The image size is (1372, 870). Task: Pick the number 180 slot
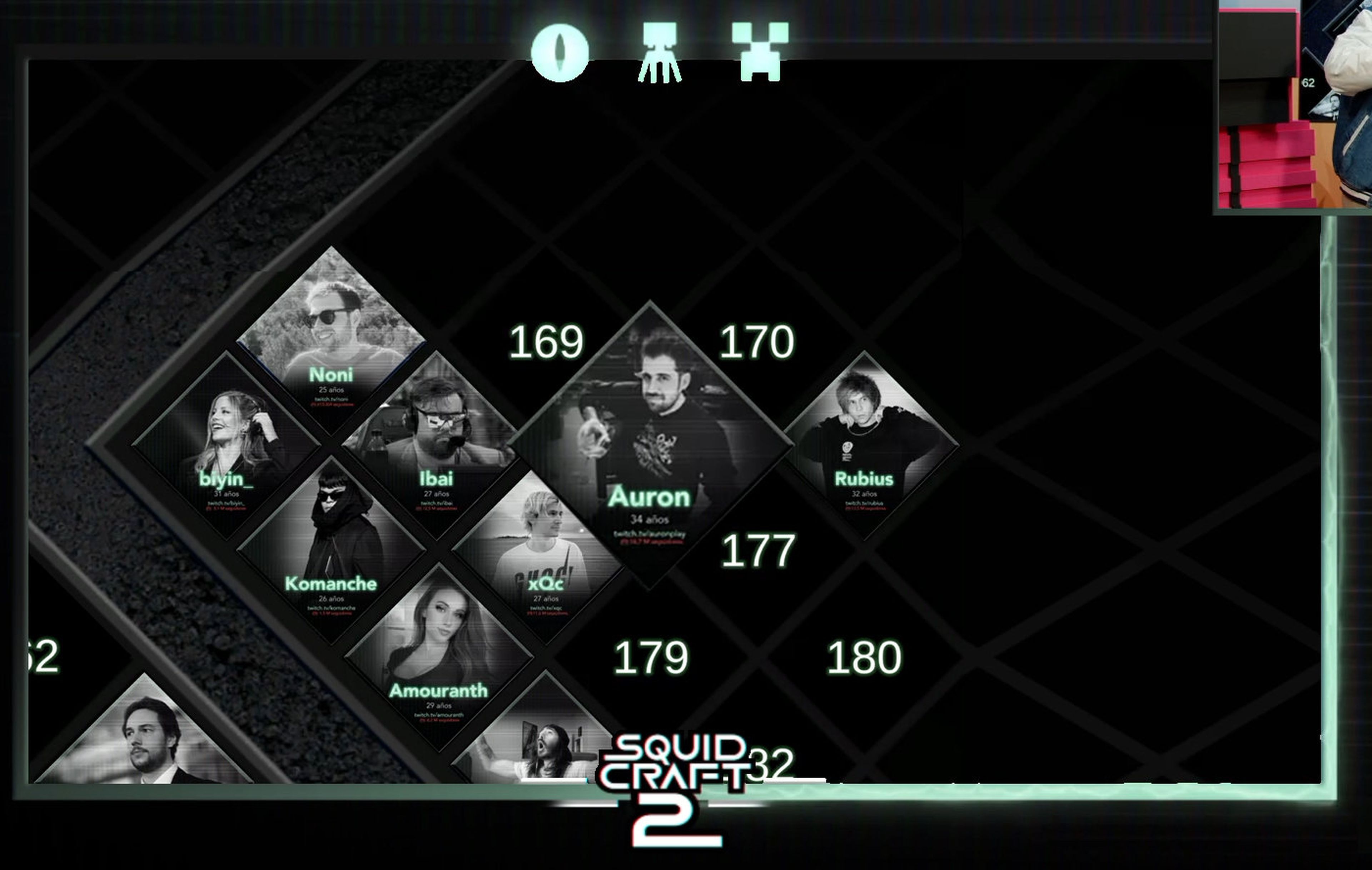coord(863,657)
